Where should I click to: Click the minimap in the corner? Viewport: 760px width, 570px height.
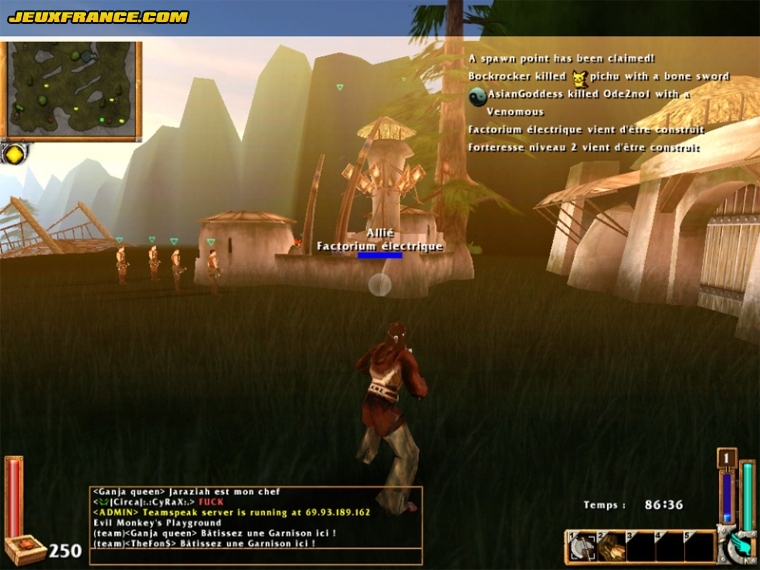pos(71,90)
